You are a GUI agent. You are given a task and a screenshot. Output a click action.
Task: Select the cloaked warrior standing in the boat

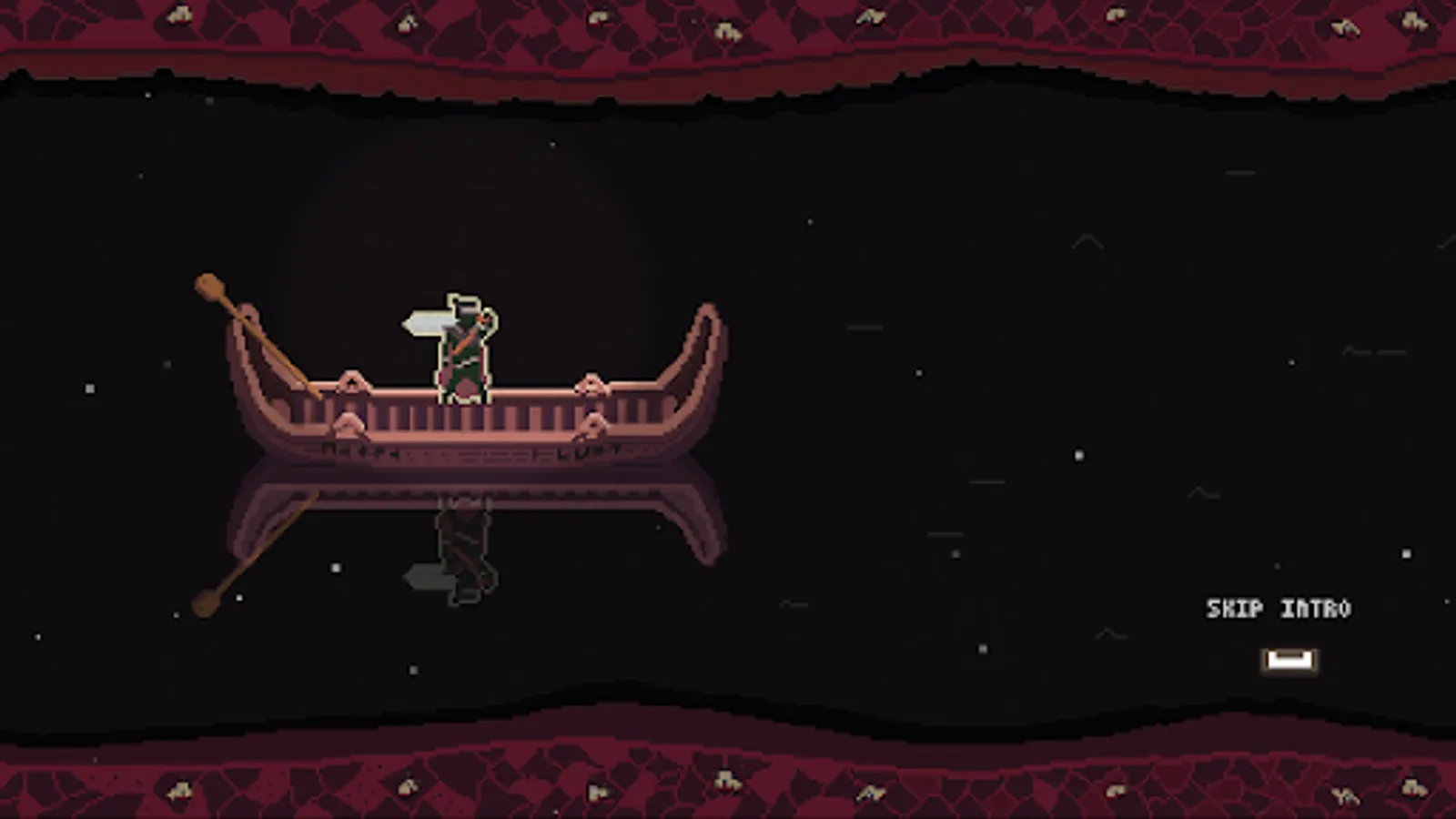coord(461,350)
